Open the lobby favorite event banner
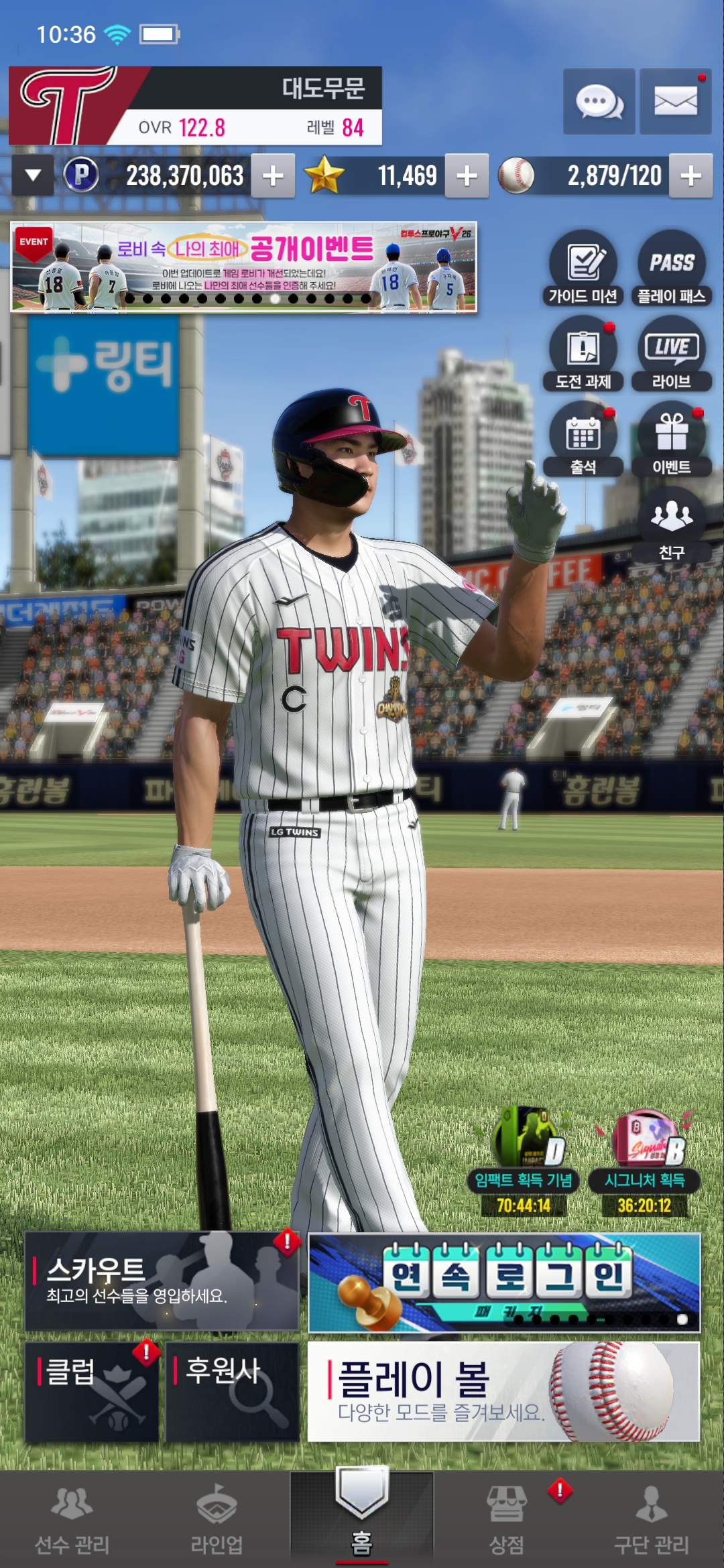 tap(243, 267)
